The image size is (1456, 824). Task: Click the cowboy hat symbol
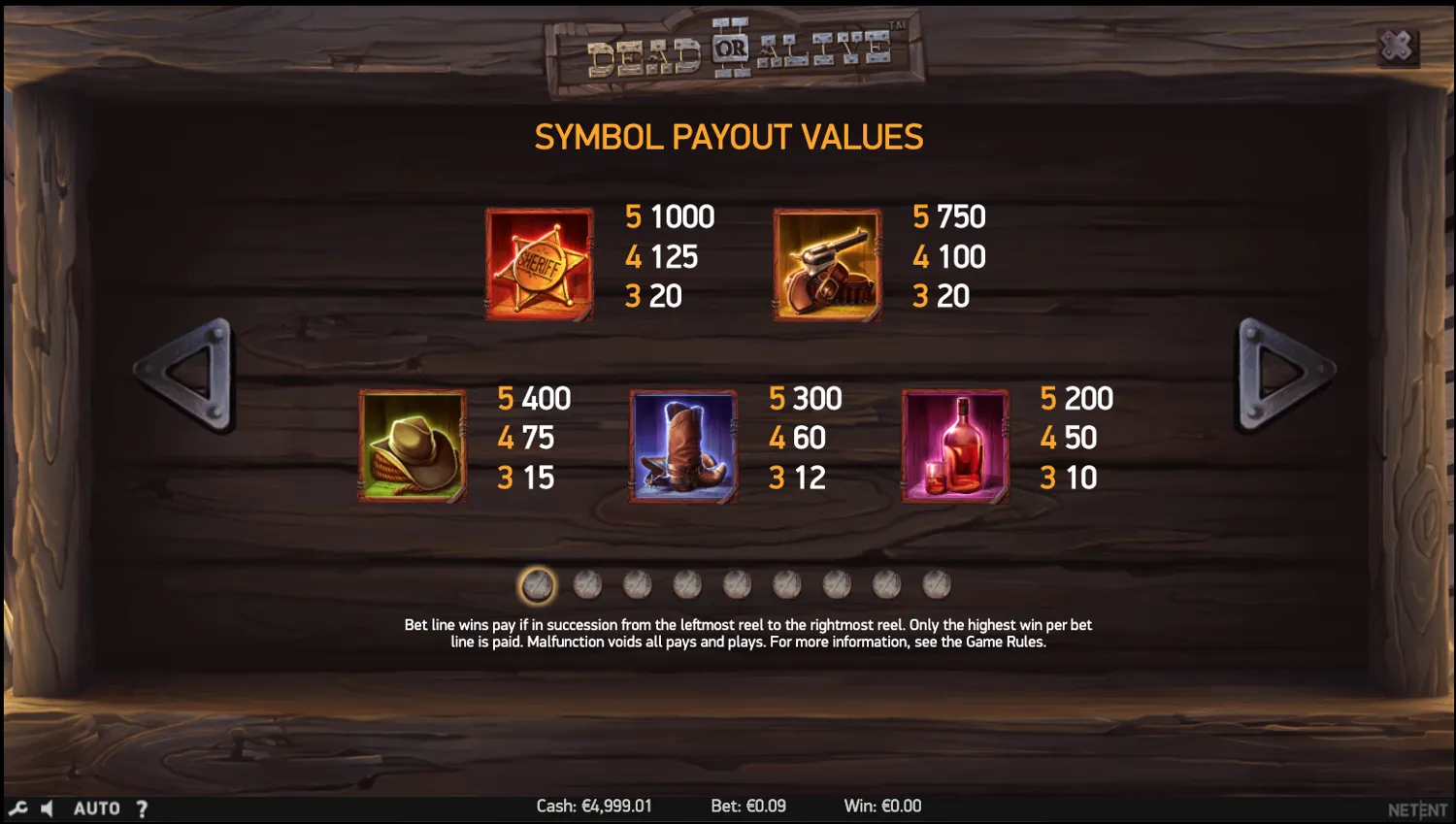pyautogui.click(x=412, y=446)
